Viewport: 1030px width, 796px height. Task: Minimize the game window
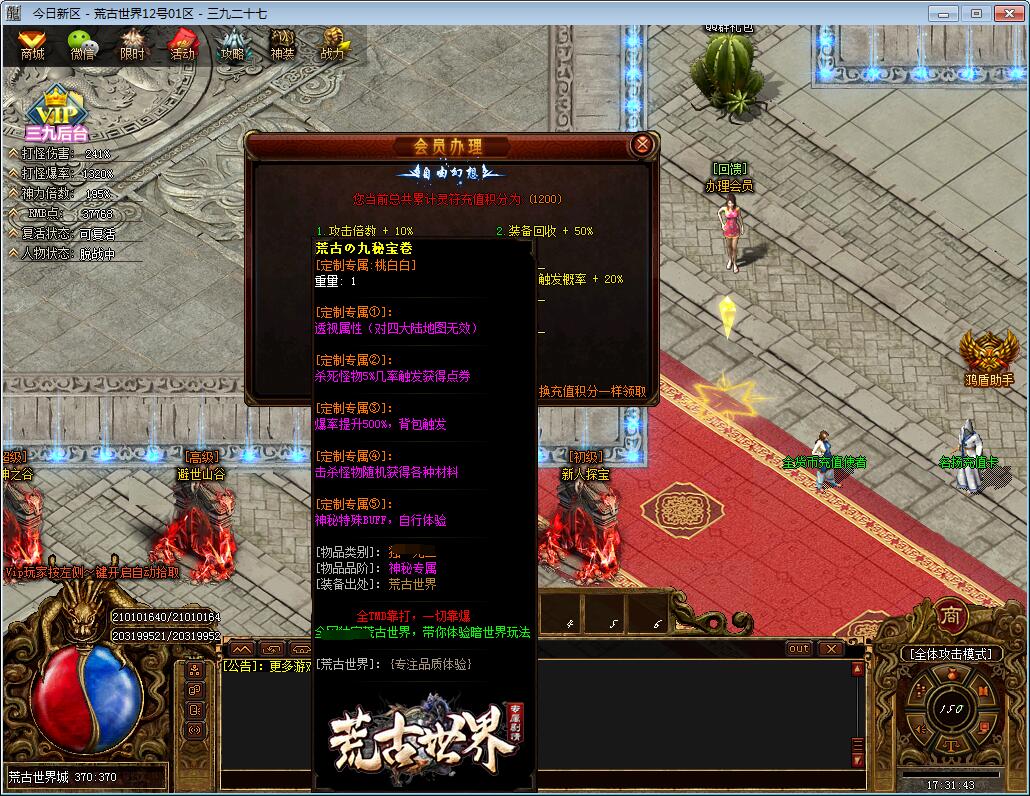coord(942,13)
